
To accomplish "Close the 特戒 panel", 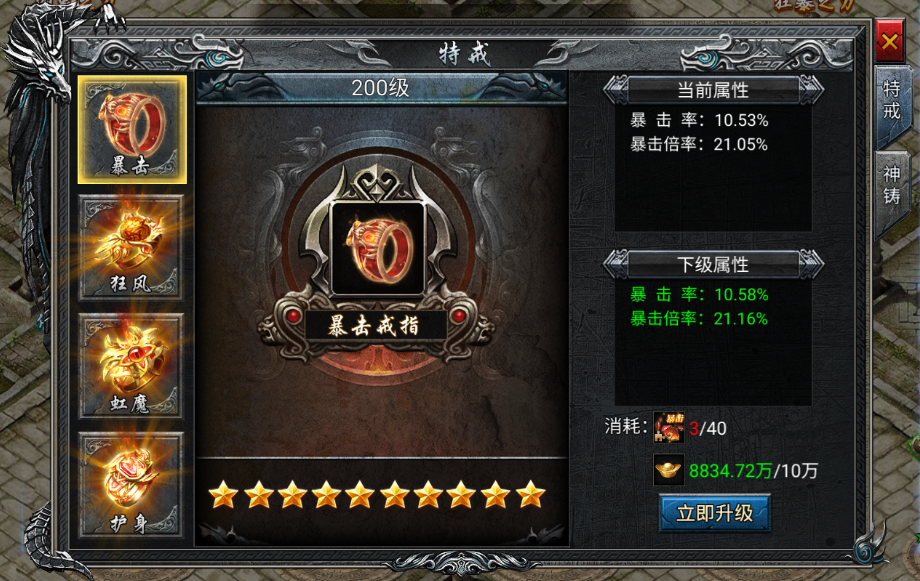I will (x=888, y=44).
